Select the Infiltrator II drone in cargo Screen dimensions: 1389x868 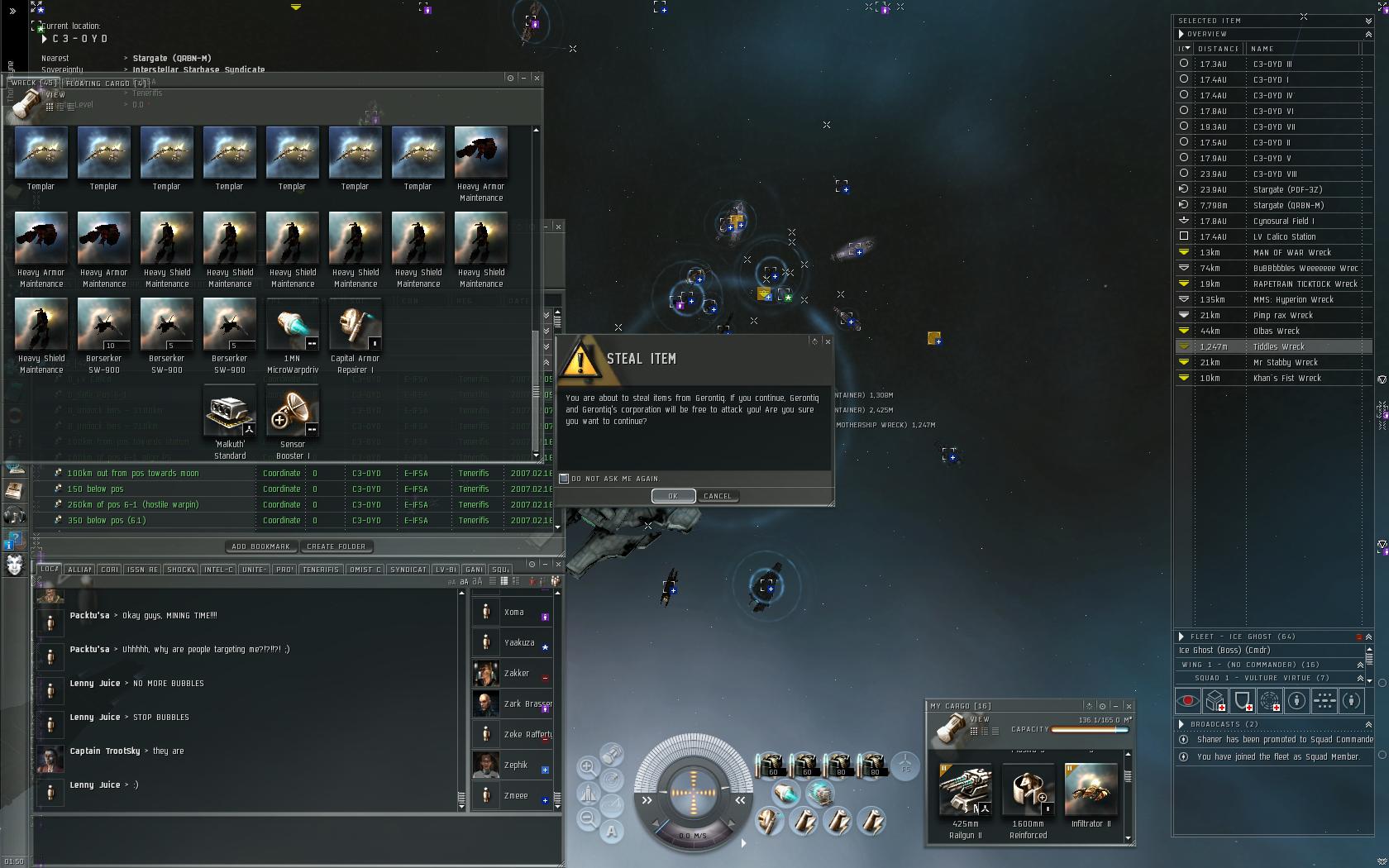(x=1091, y=792)
